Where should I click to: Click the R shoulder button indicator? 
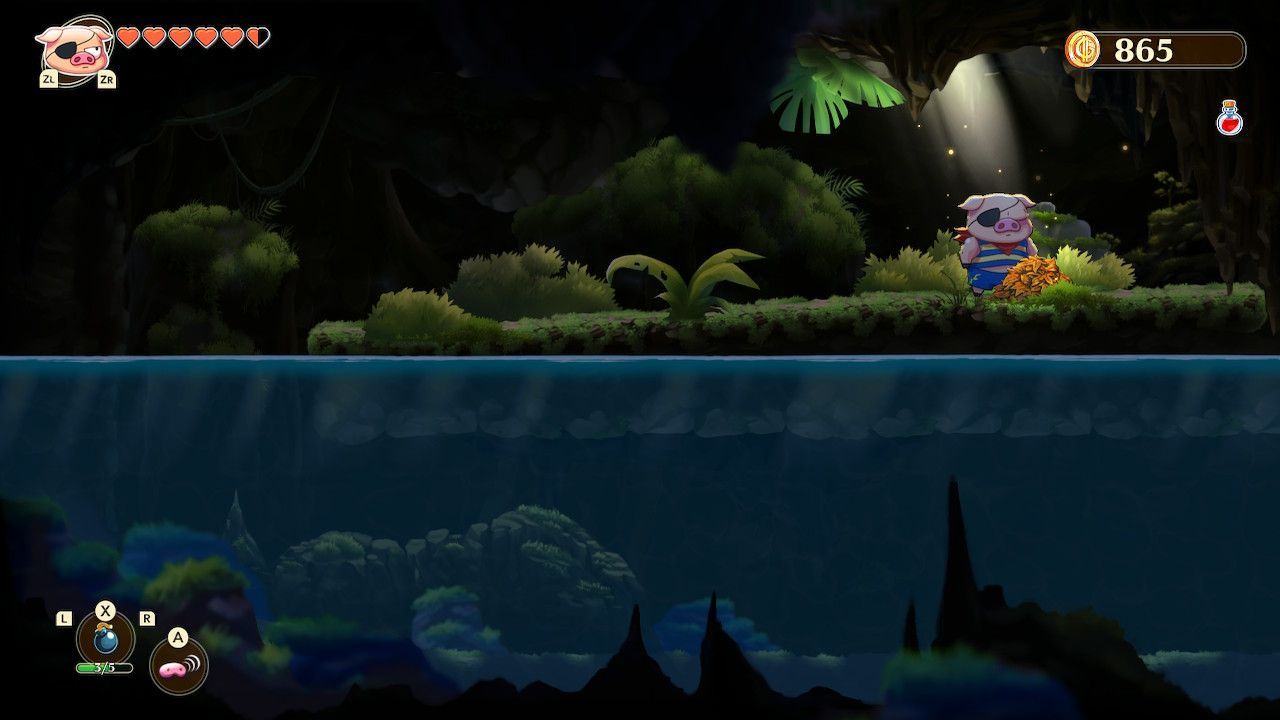pyautogui.click(x=145, y=620)
